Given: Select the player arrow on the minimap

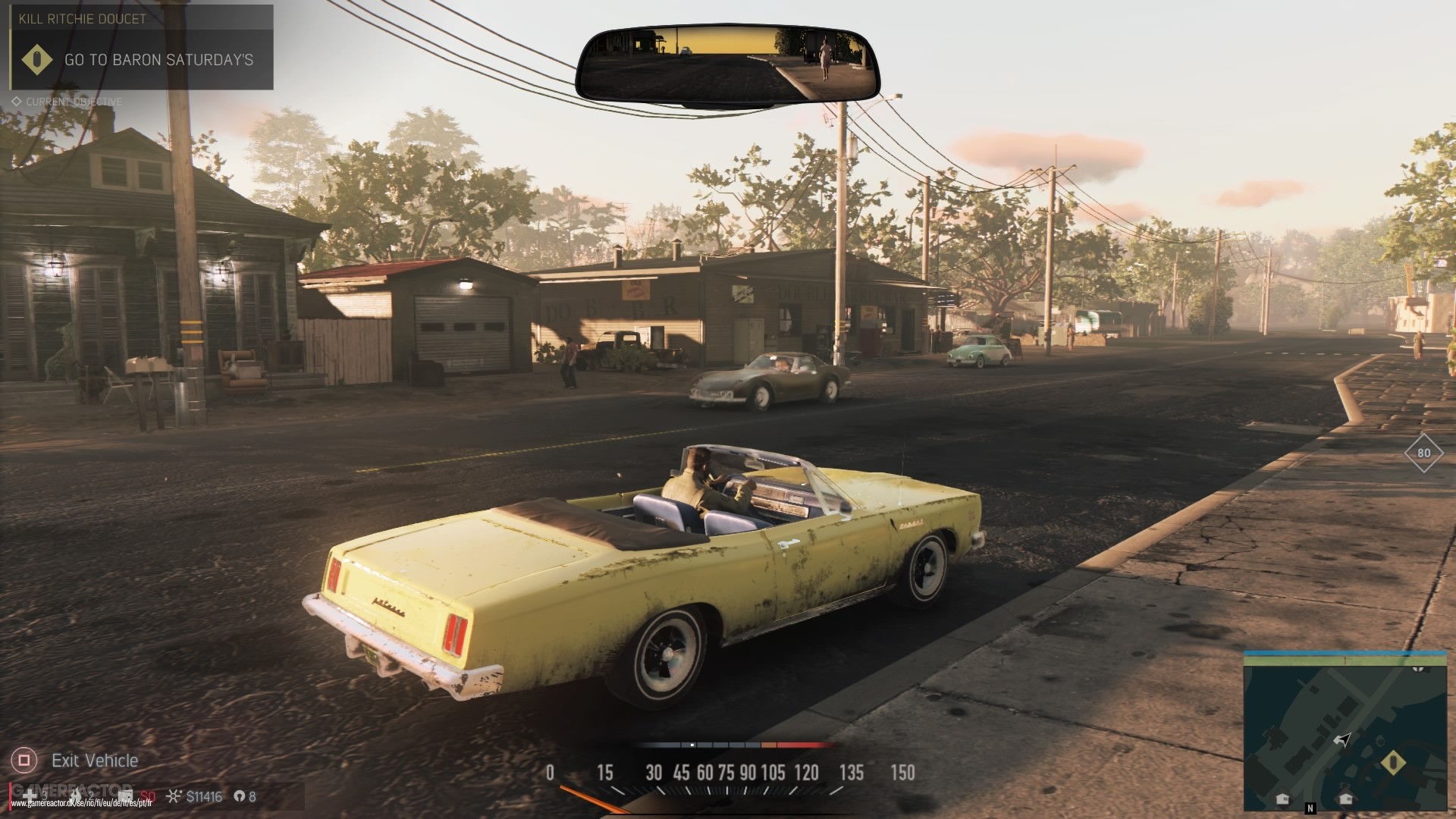Looking at the screenshot, I should (1342, 739).
